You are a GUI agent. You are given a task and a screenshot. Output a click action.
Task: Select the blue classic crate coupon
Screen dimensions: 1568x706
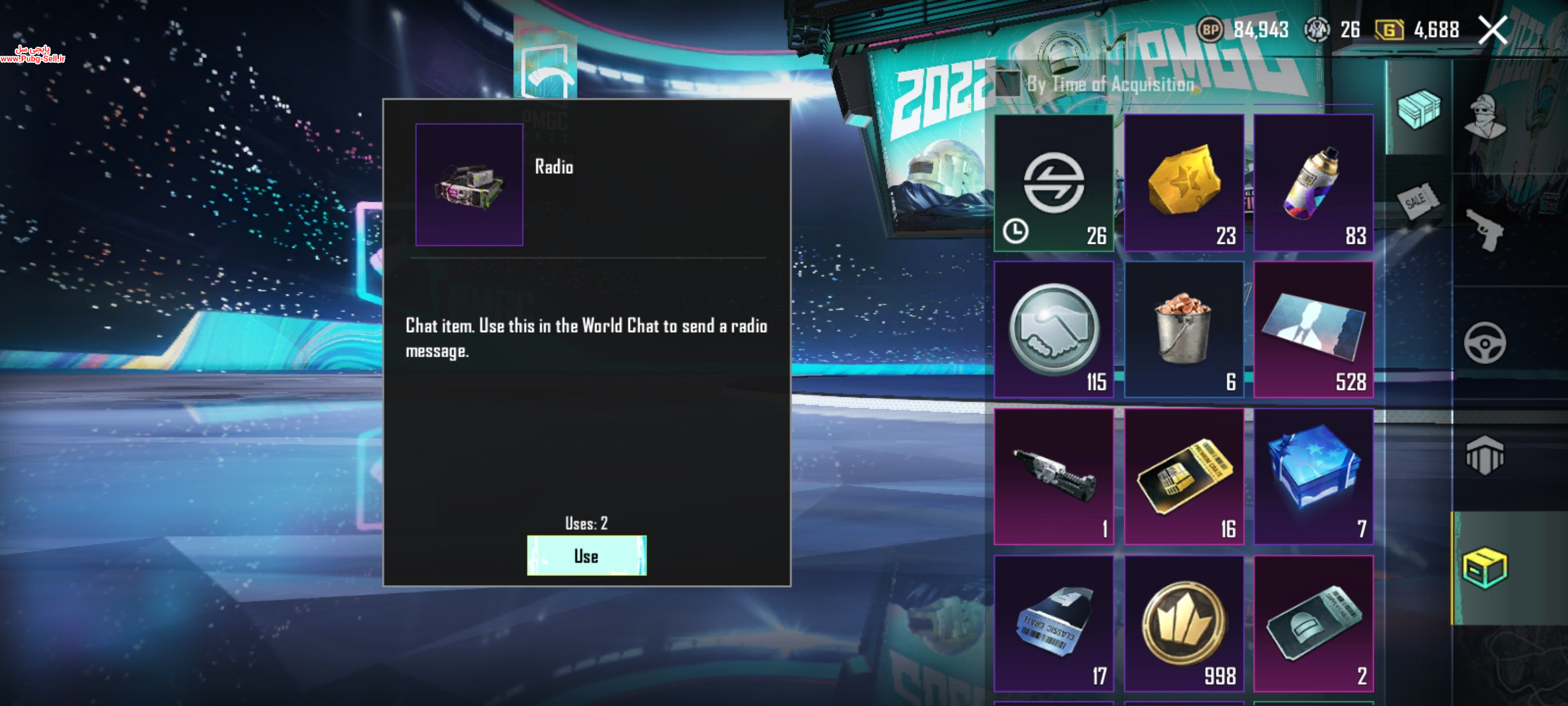point(1053,624)
